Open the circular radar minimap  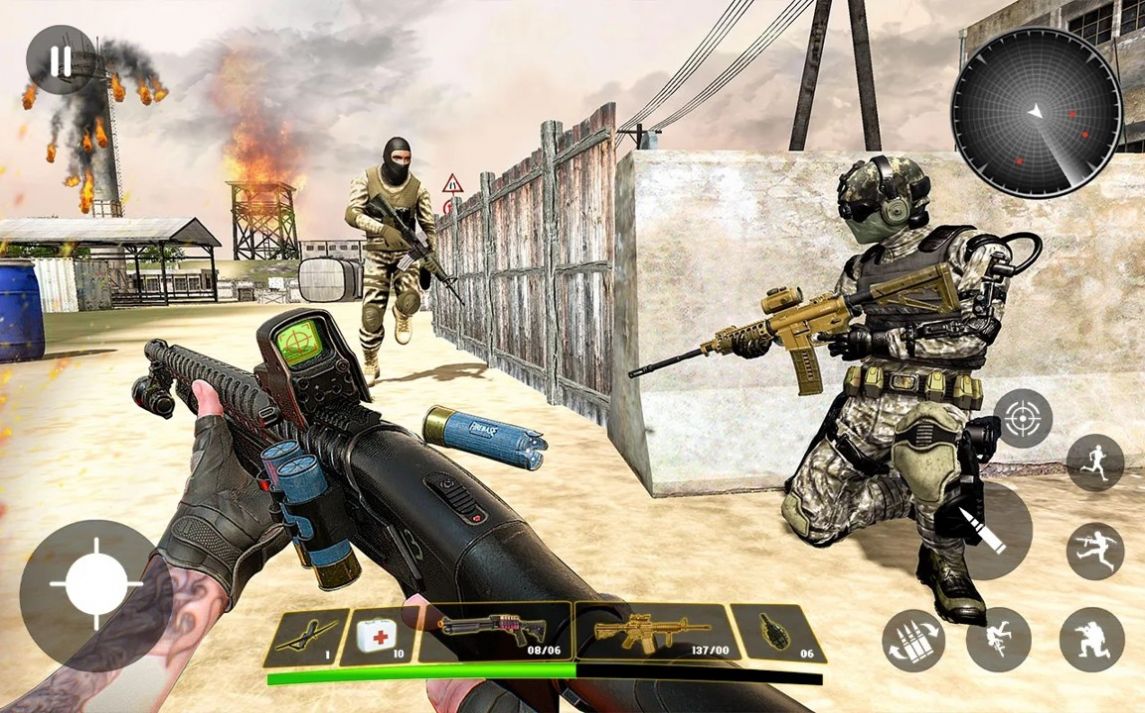coord(1036,112)
